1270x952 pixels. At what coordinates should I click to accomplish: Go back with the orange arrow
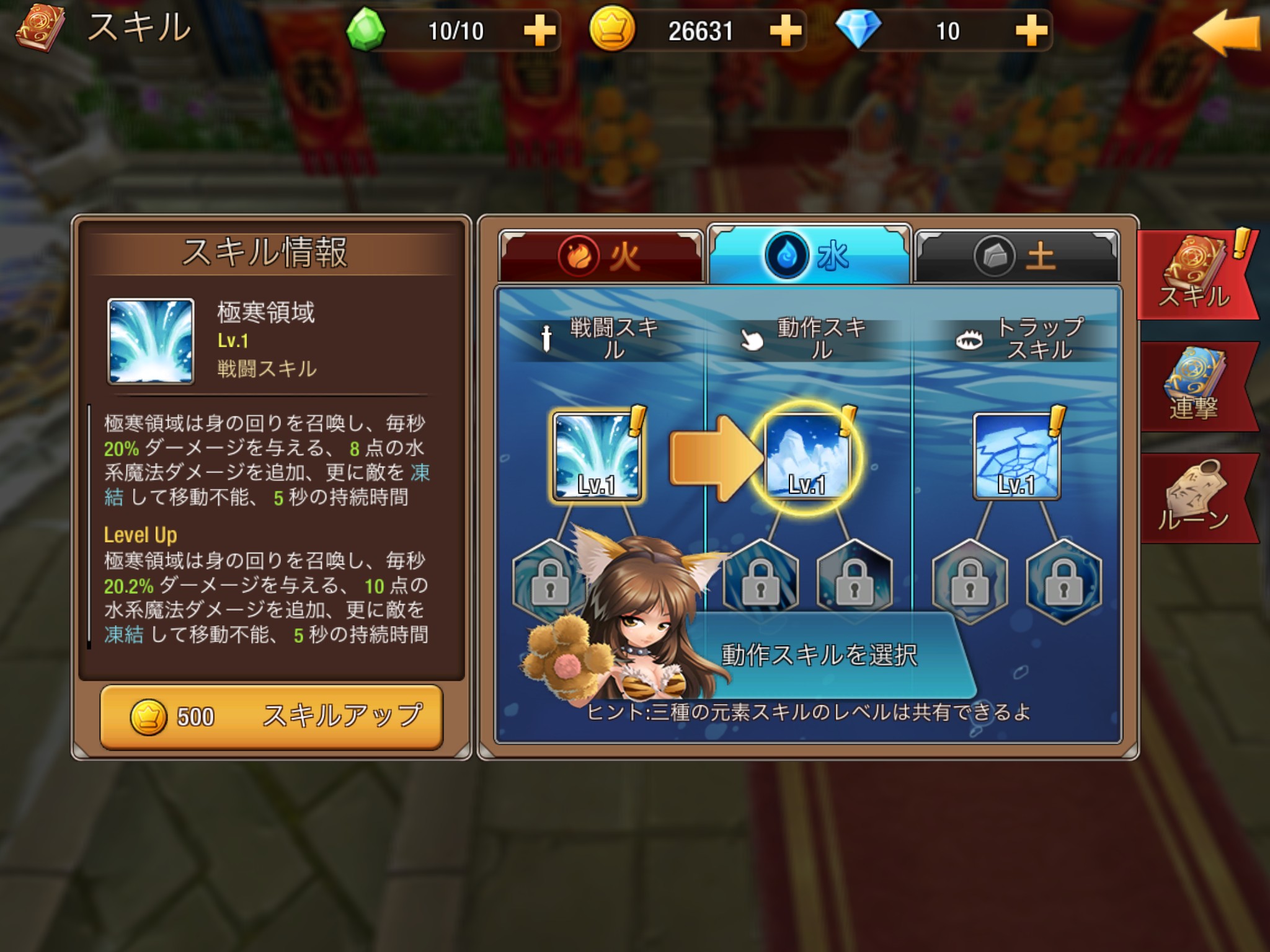pos(1225,33)
